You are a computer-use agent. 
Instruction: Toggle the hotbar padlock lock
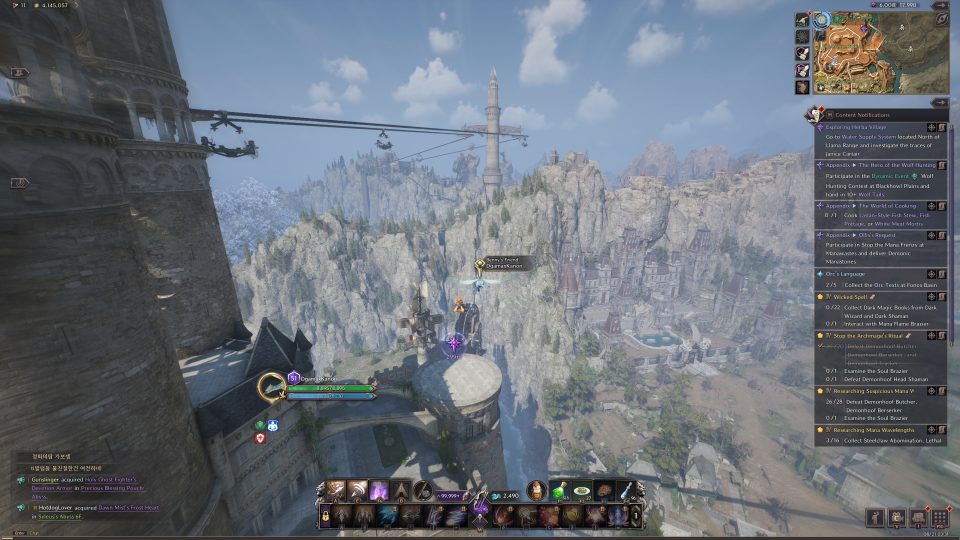coord(325,516)
